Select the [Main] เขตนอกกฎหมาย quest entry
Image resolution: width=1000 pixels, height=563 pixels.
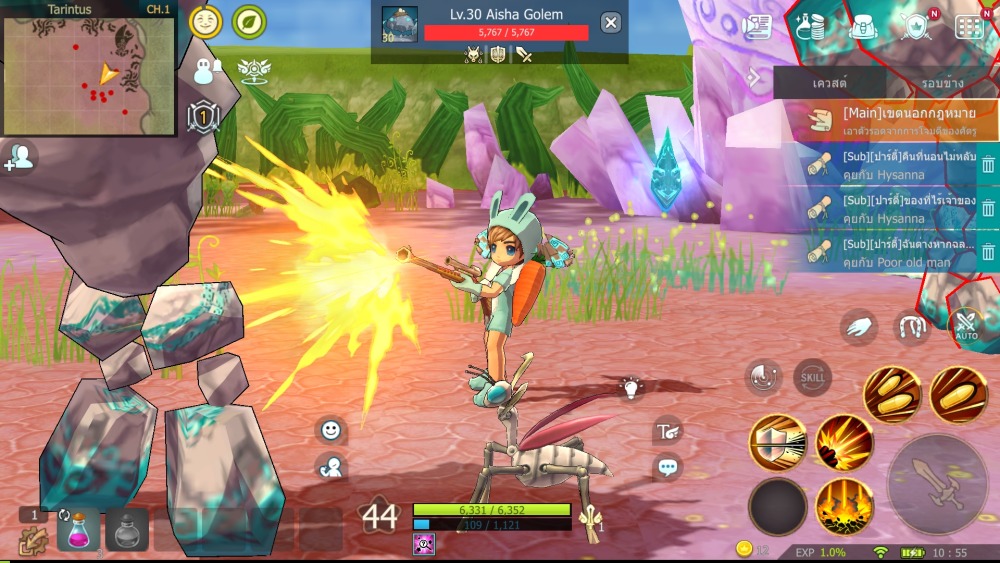pyautogui.click(x=893, y=120)
